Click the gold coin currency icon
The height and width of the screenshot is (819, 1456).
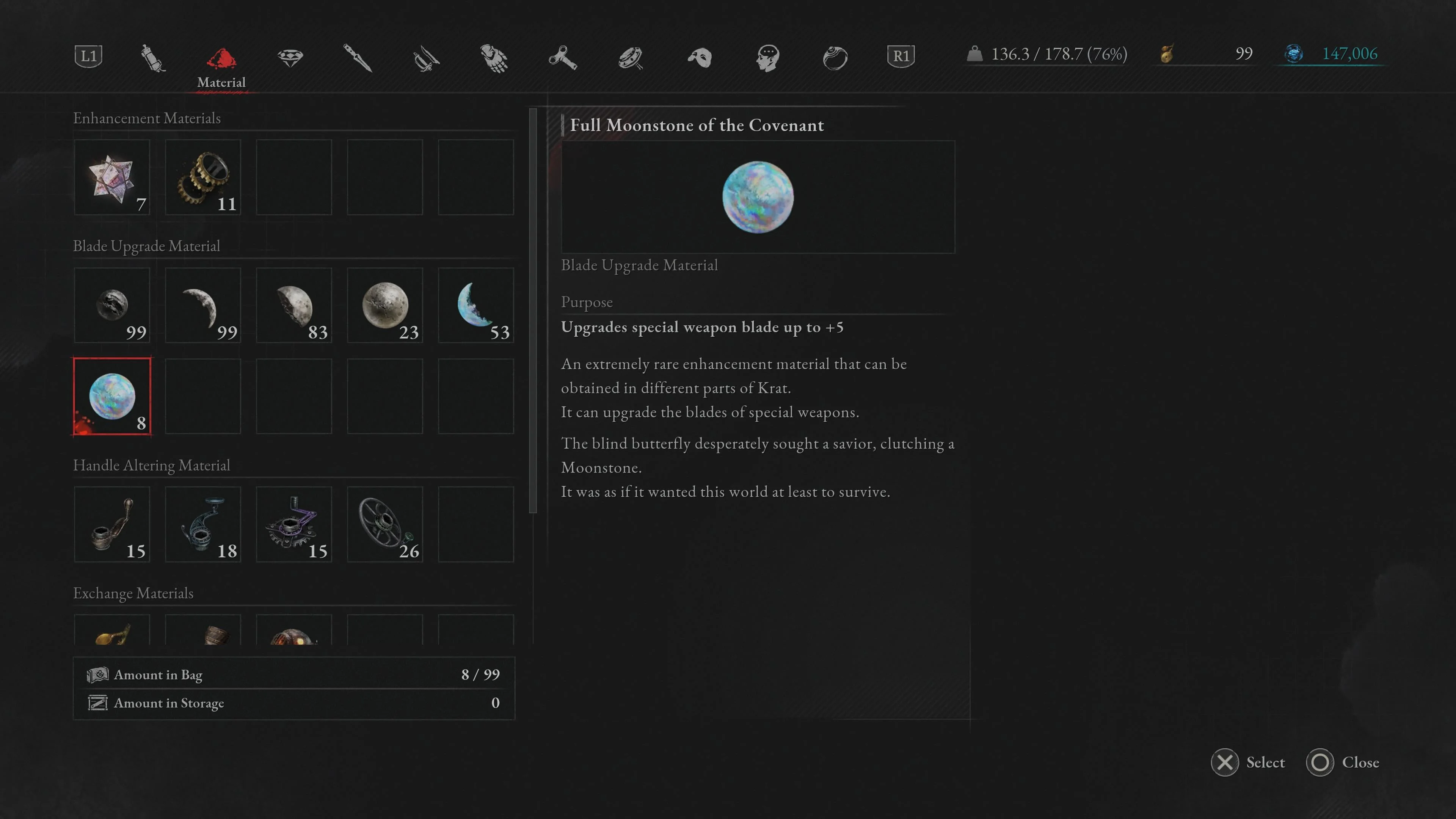[x=1167, y=54]
